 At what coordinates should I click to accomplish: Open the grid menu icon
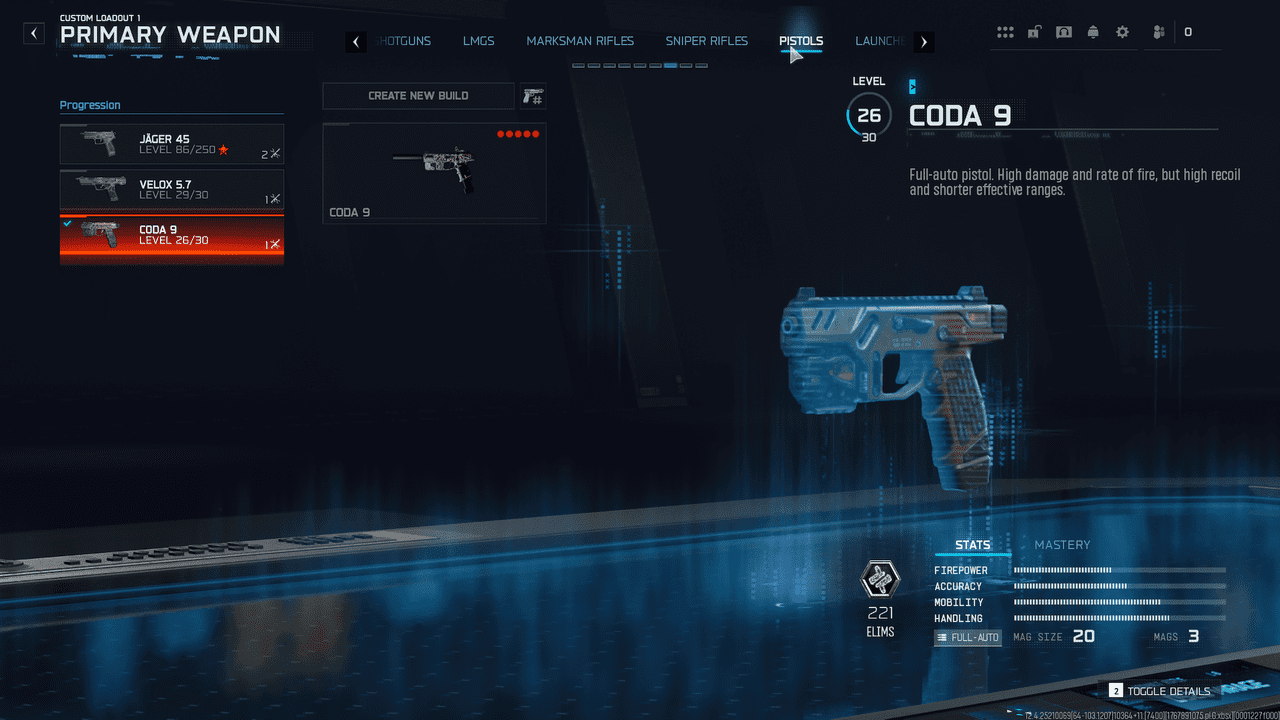coord(1005,32)
